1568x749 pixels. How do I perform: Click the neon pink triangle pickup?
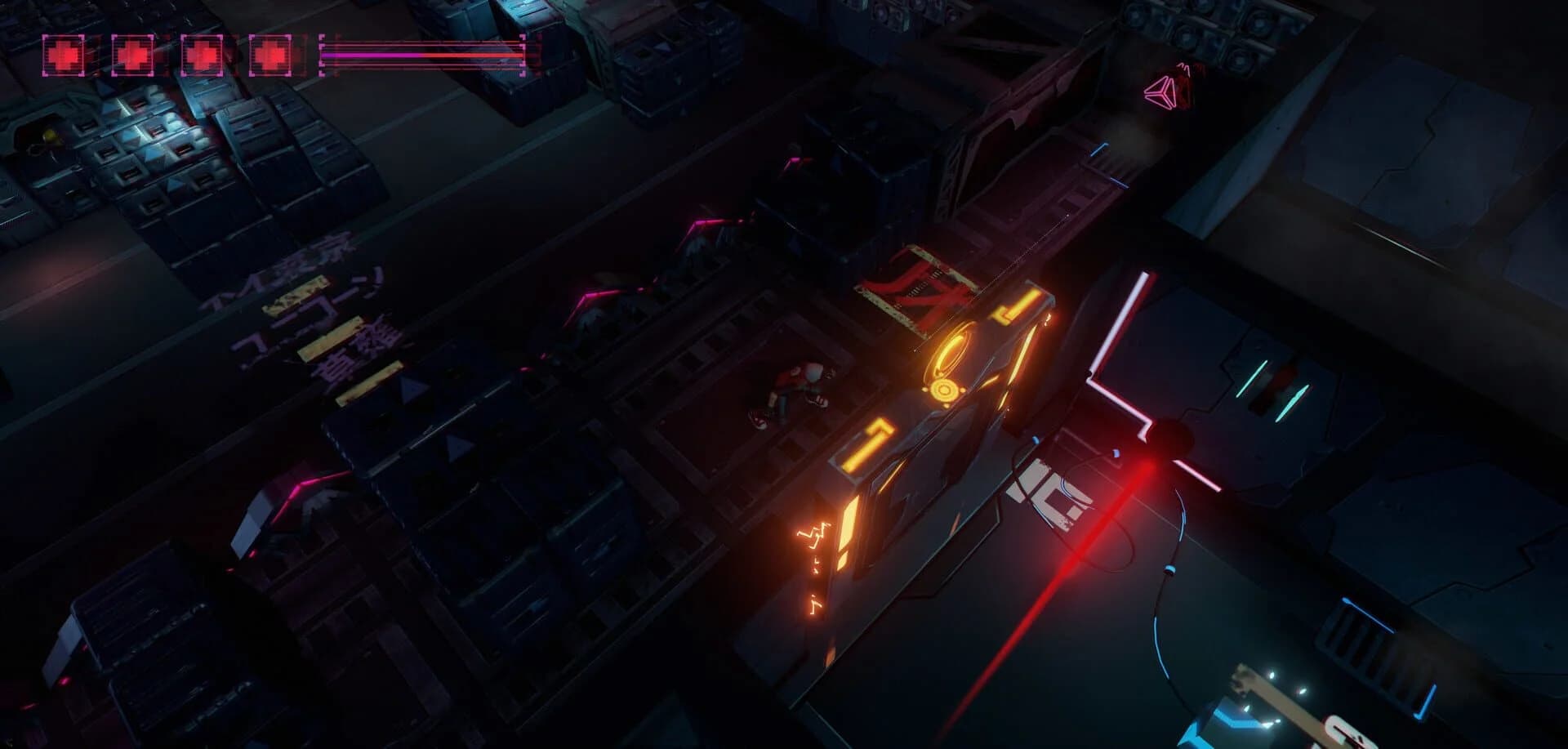1164,91
